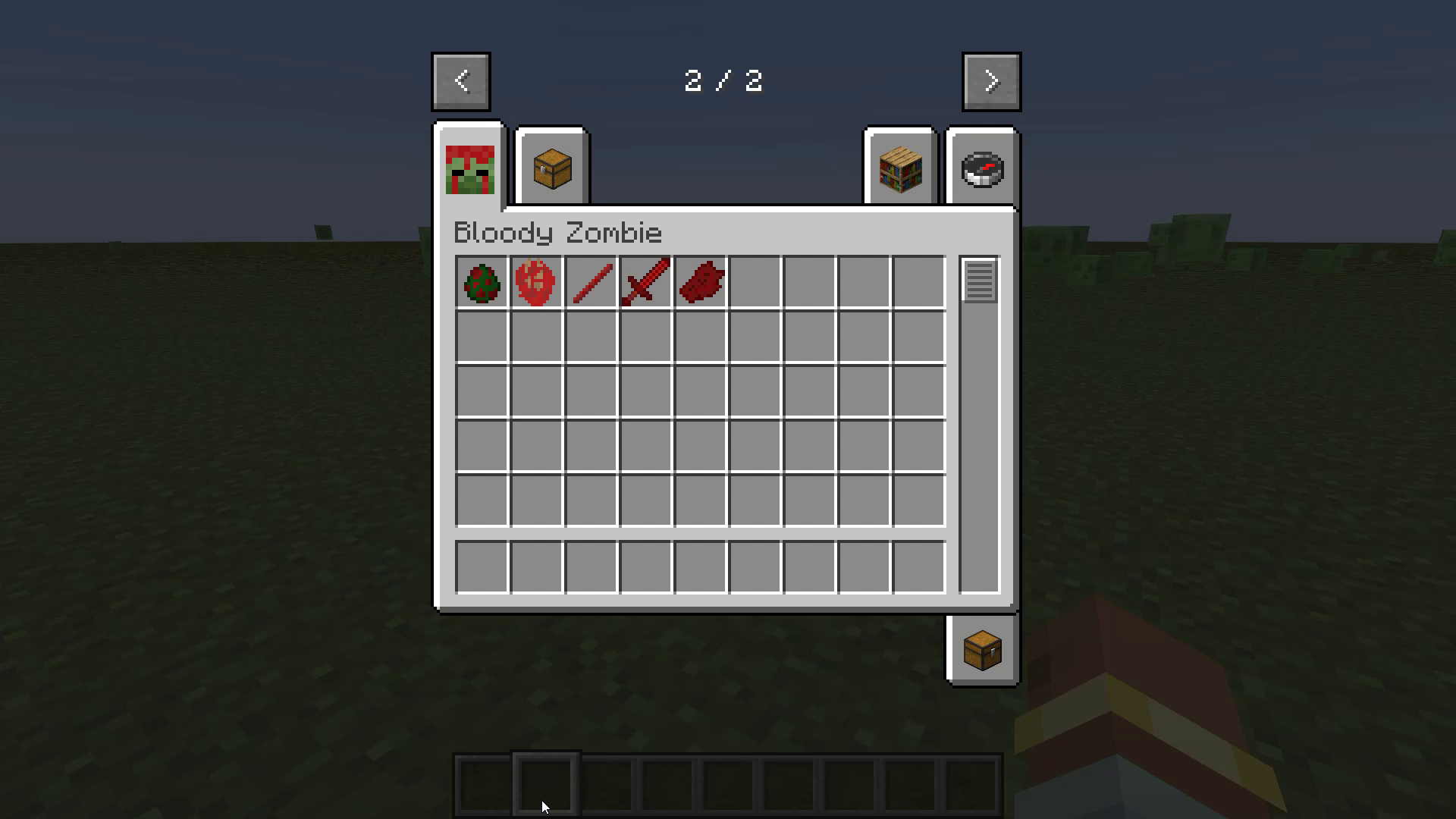Pick up the bloody heart item
This screenshot has height=819, width=1456.
click(537, 283)
